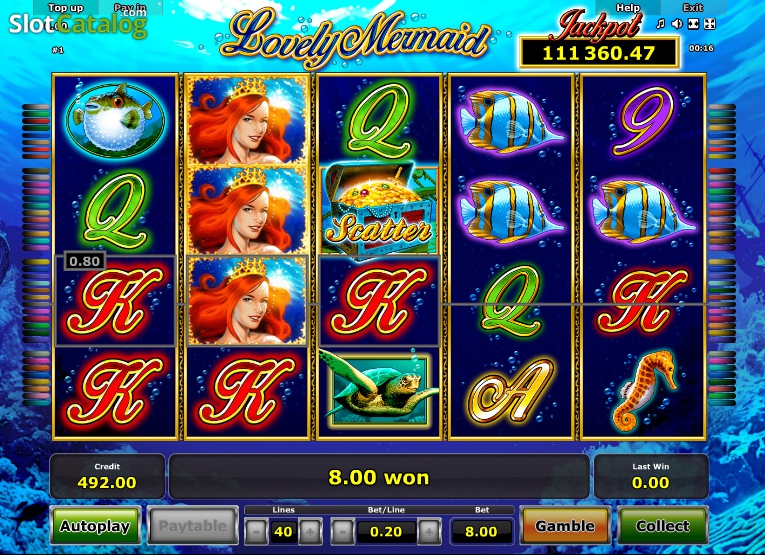Open the Paytable
The image size is (765, 555).
click(192, 525)
